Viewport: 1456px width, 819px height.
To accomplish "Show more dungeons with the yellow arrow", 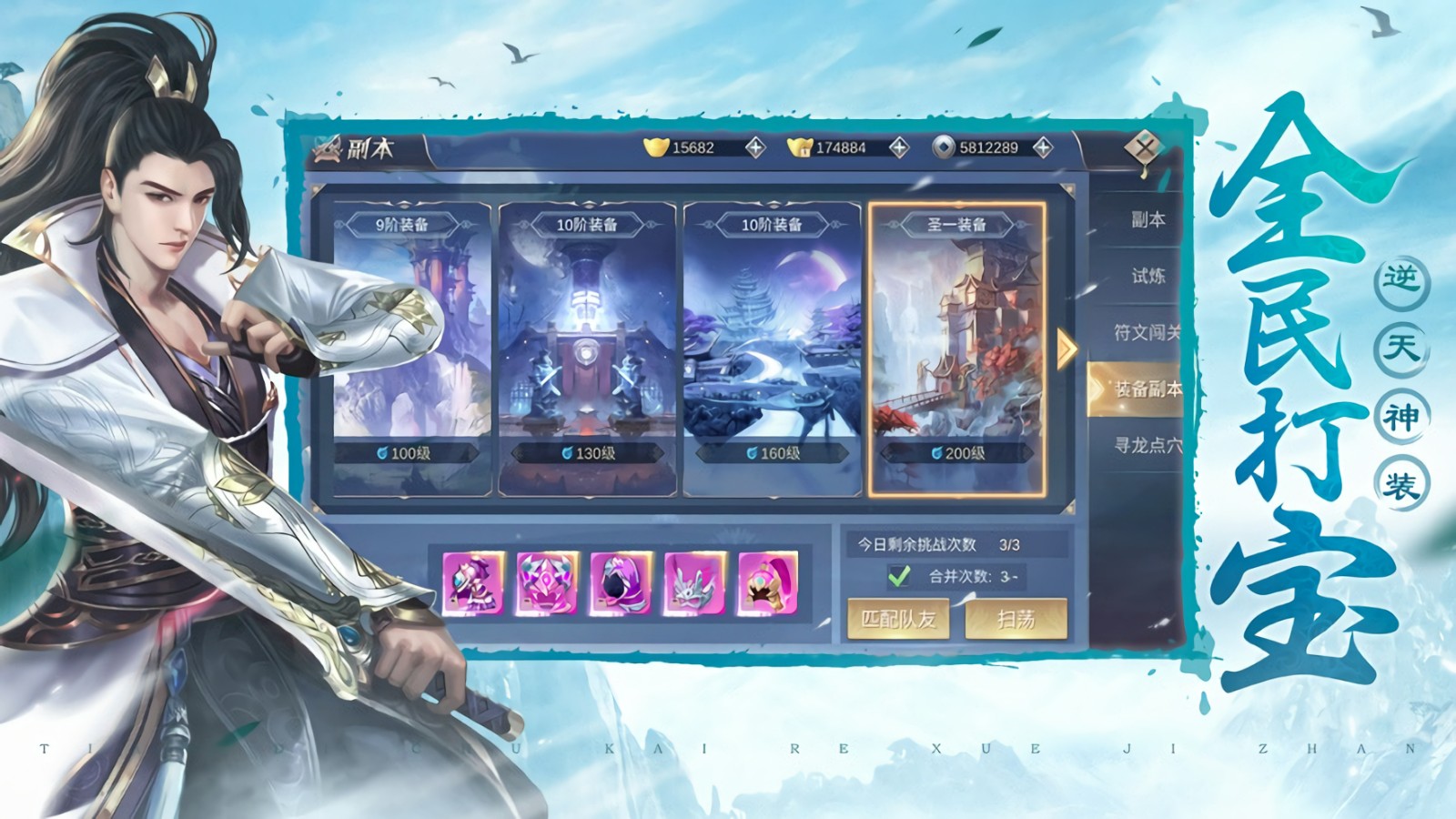I will point(1067,348).
